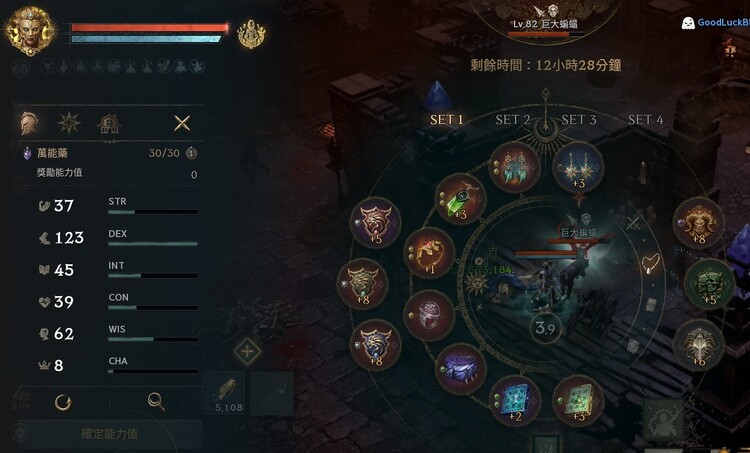Switch to the SET 2 tab
Image resolution: width=750 pixels, height=453 pixels.
click(x=513, y=120)
